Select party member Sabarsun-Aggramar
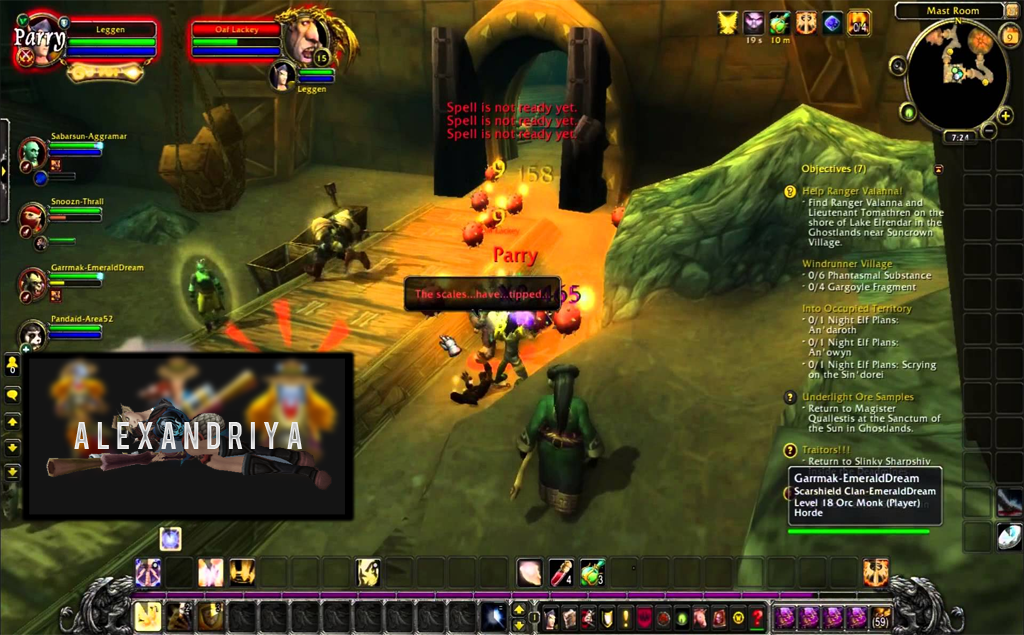Image resolution: width=1024 pixels, height=635 pixels. 33,153
